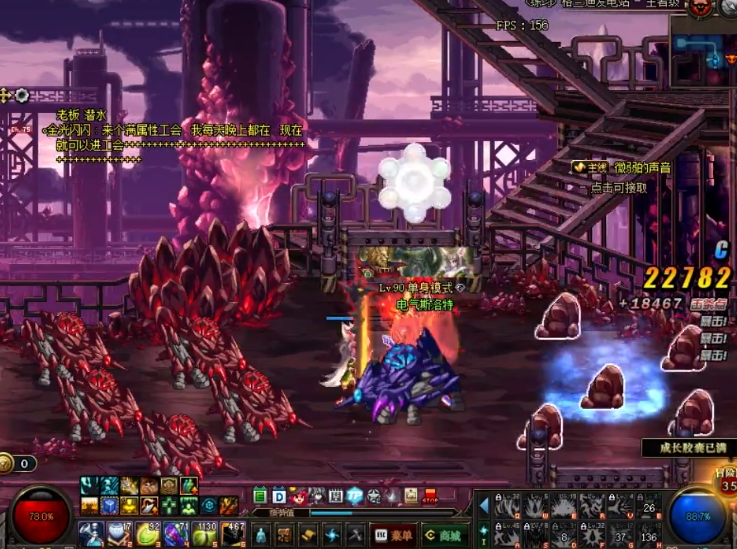Click the blue D menu icon
This screenshot has height=549, width=737.
278,495
